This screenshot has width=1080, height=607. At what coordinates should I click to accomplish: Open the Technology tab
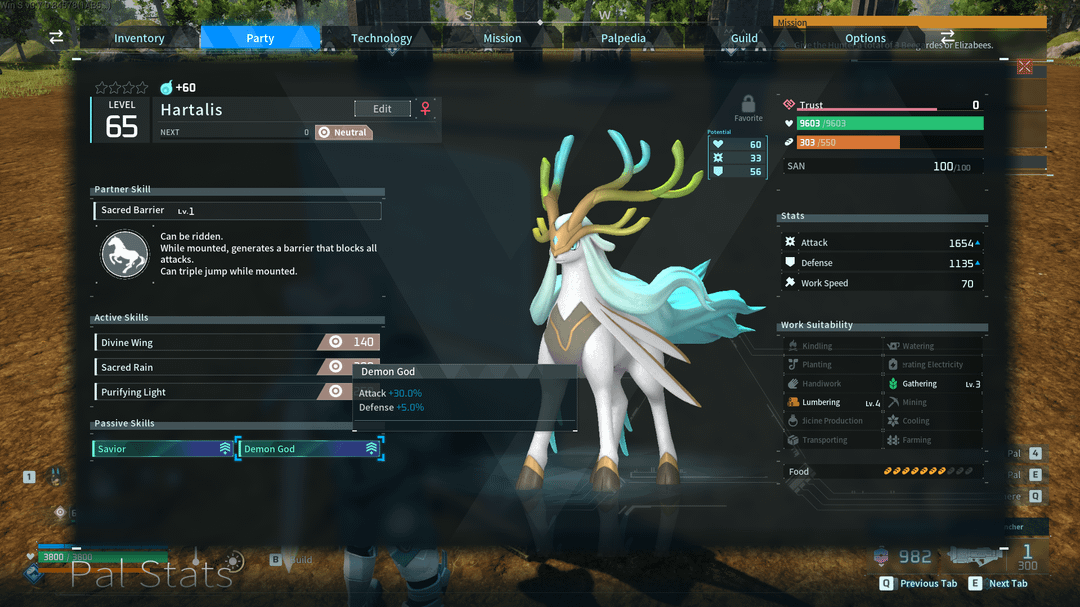pyautogui.click(x=381, y=38)
